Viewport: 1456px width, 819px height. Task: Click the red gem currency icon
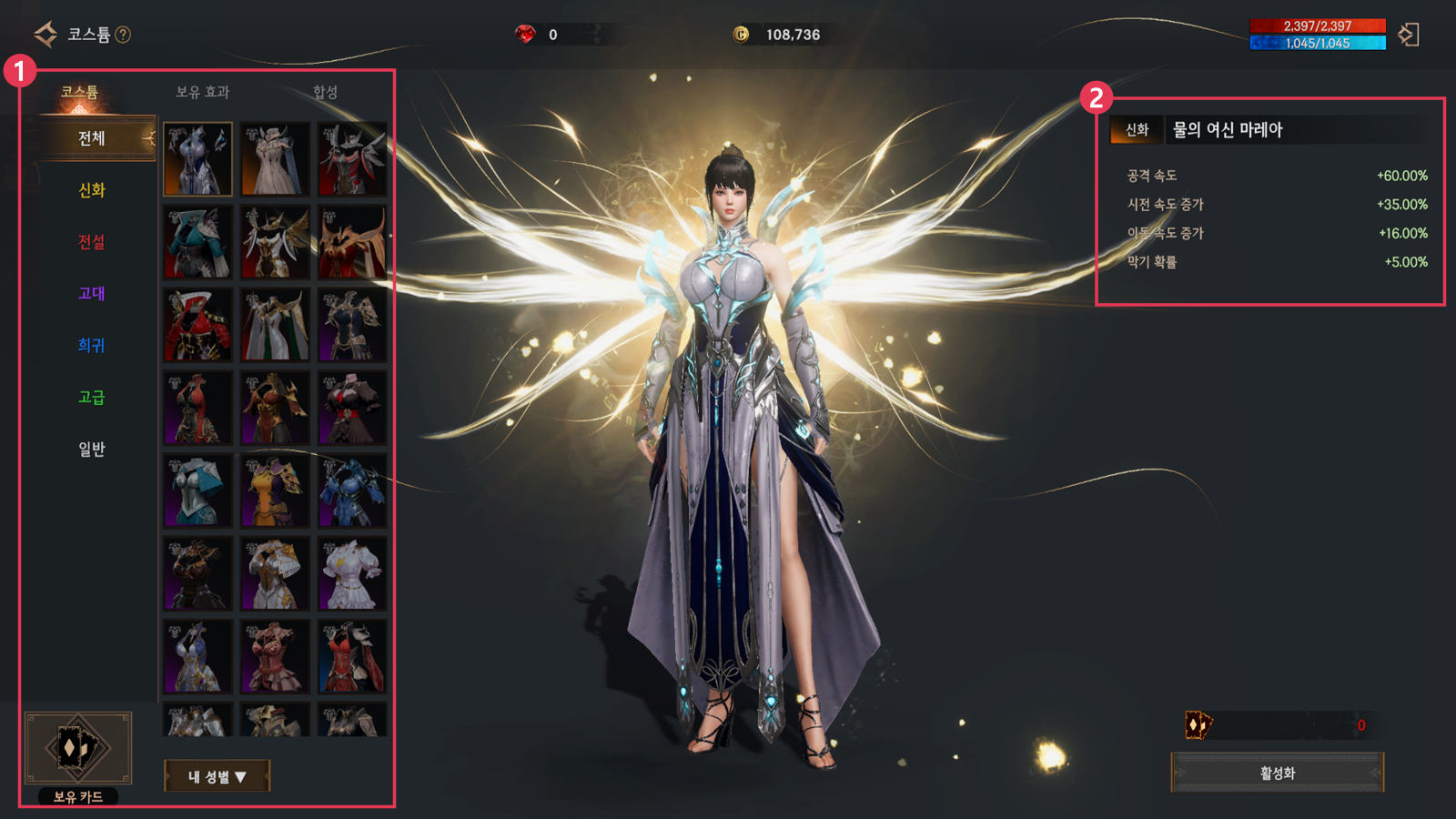pyautogui.click(x=525, y=35)
